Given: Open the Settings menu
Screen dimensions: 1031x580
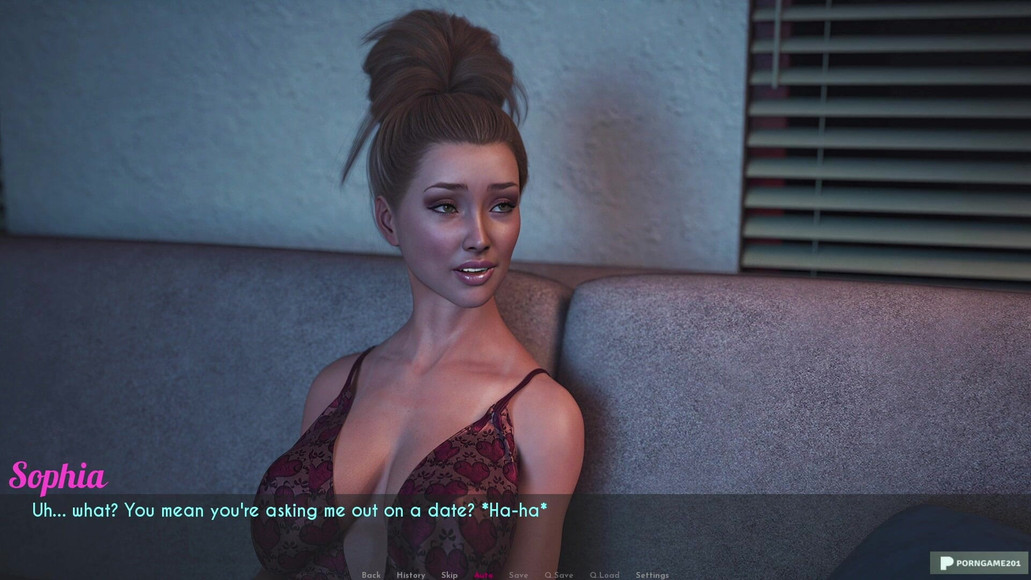Looking at the screenshot, I should (x=652, y=575).
